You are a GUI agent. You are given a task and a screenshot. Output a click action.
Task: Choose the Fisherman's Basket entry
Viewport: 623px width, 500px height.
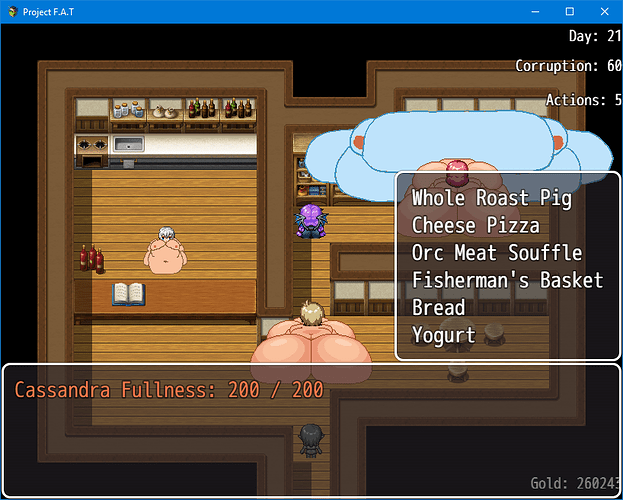tap(507, 280)
